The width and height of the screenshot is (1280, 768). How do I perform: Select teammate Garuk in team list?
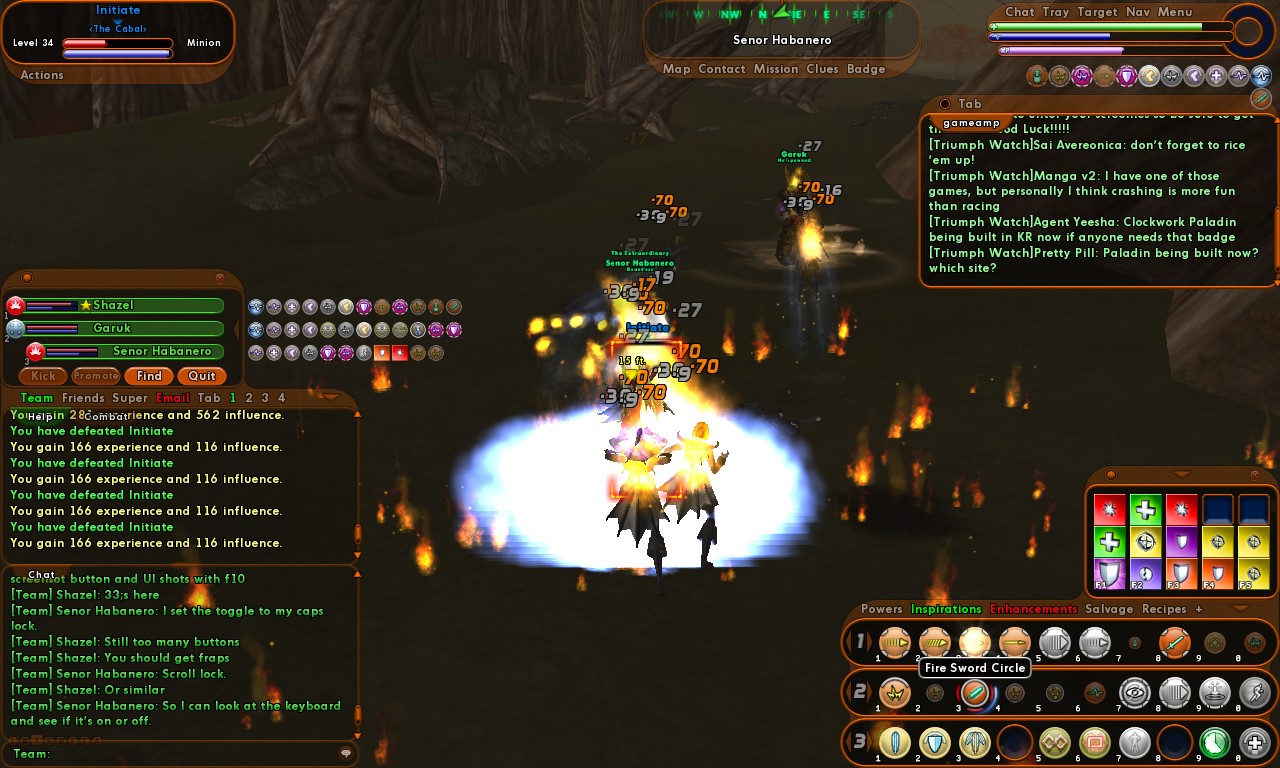click(125, 328)
